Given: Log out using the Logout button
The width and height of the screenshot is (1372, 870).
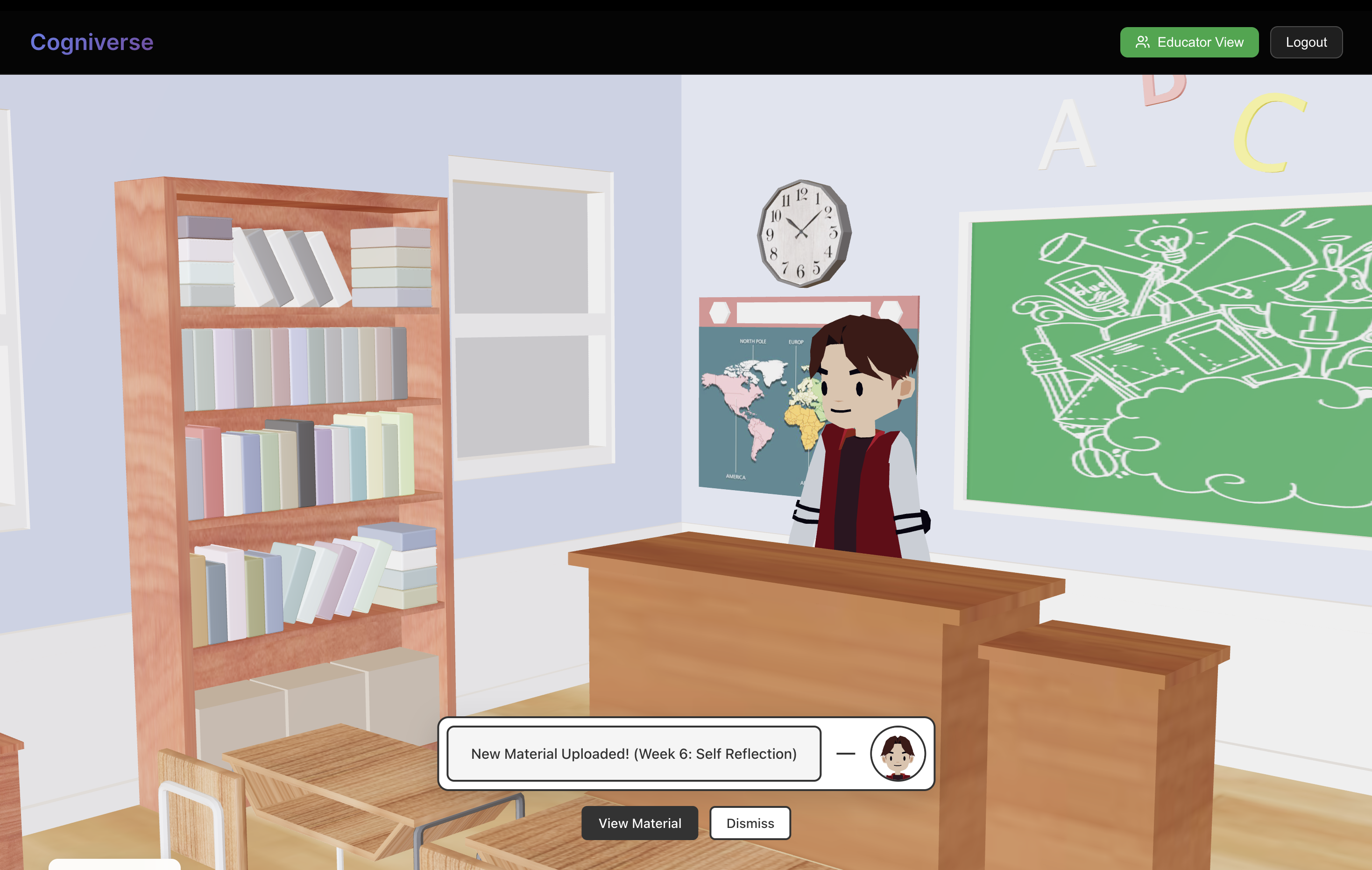Looking at the screenshot, I should tap(1305, 42).
